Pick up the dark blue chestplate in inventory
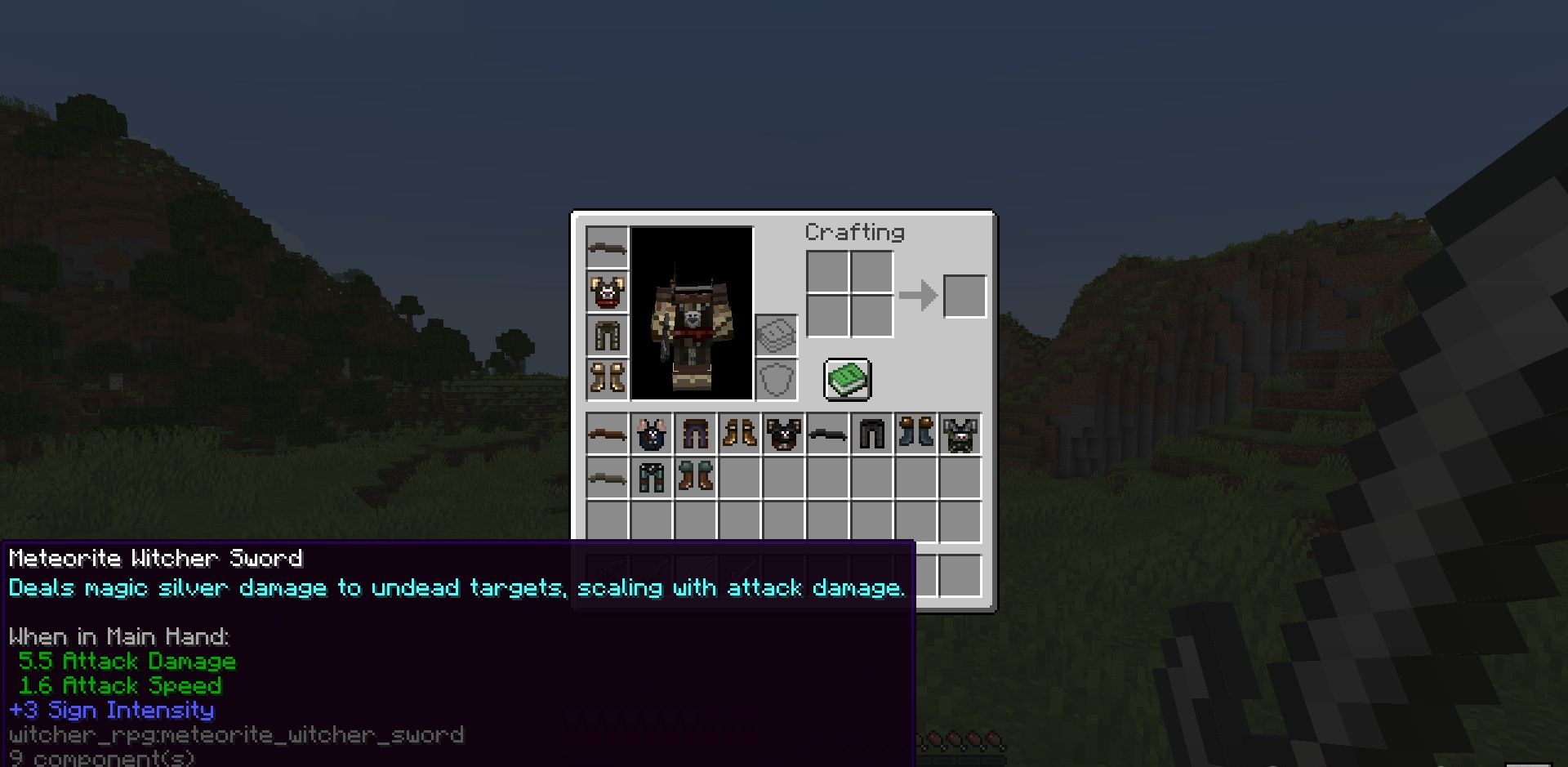Image resolution: width=1568 pixels, height=767 pixels. pos(652,435)
